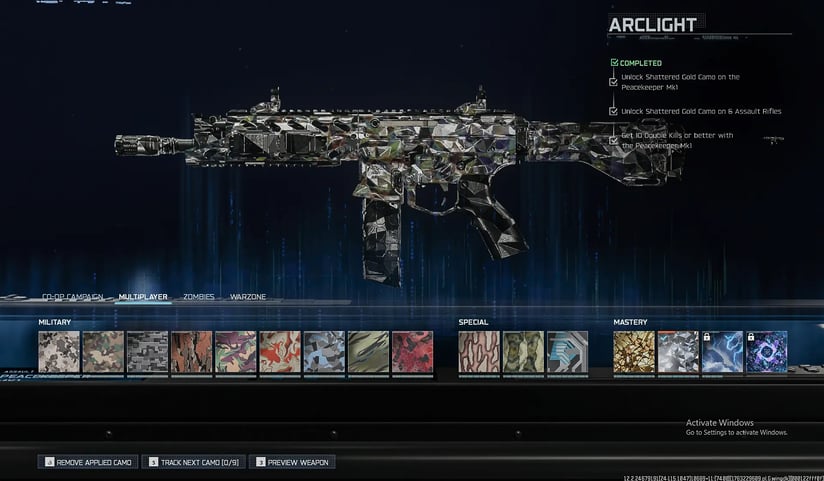Select the Warzone tab
Screen dimensions: 824x481
coord(247,297)
